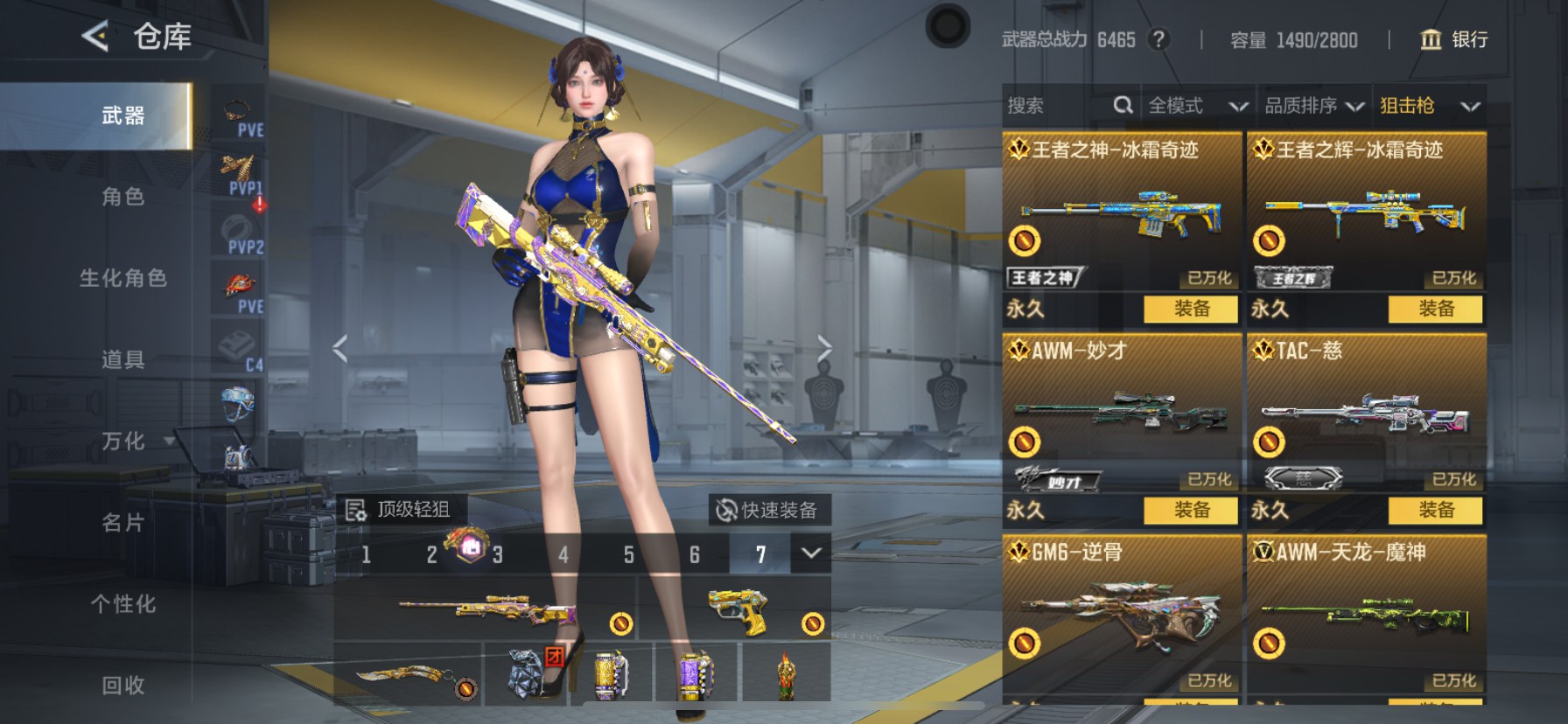The width and height of the screenshot is (1568, 724).
Task: Open the 回收 recycling tab
Action: [122, 686]
